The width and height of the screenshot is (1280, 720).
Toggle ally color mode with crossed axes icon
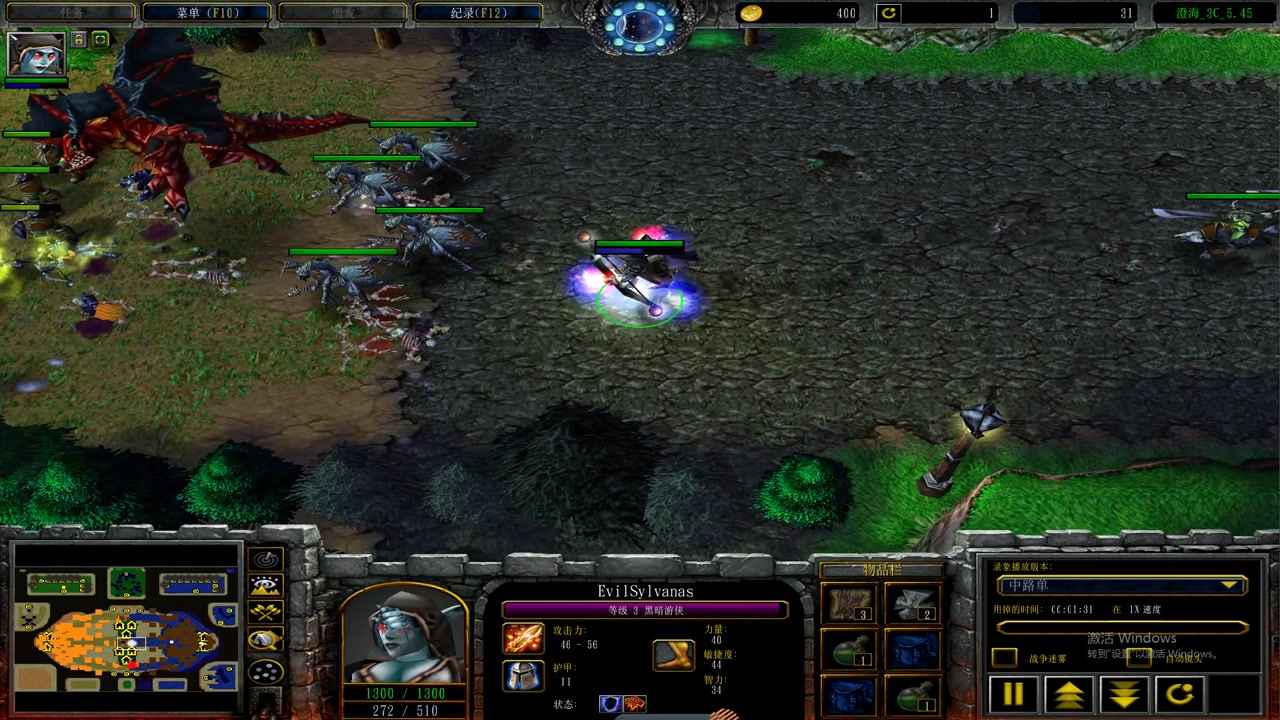click(x=266, y=612)
